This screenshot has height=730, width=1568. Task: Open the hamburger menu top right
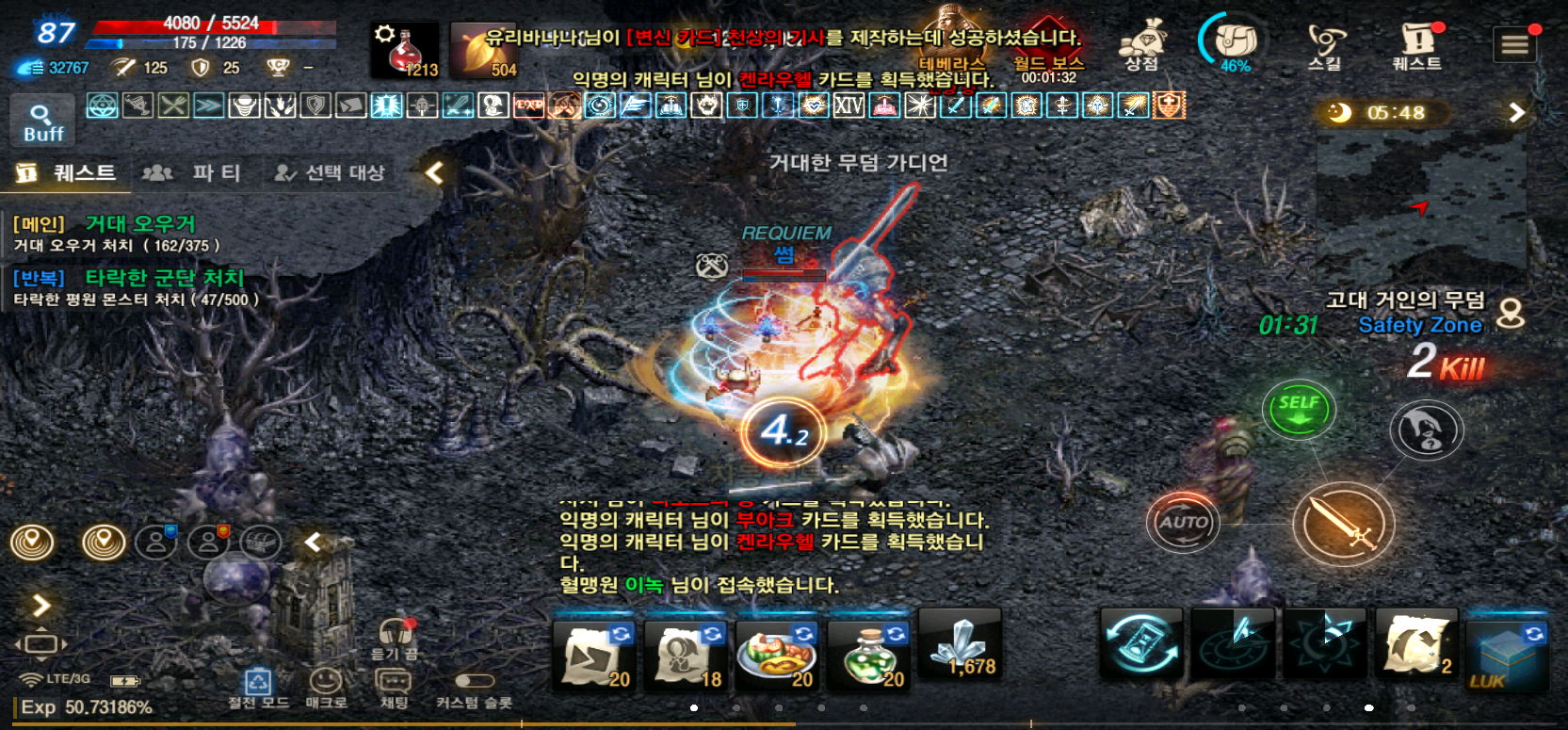(x=1513, y=42)
